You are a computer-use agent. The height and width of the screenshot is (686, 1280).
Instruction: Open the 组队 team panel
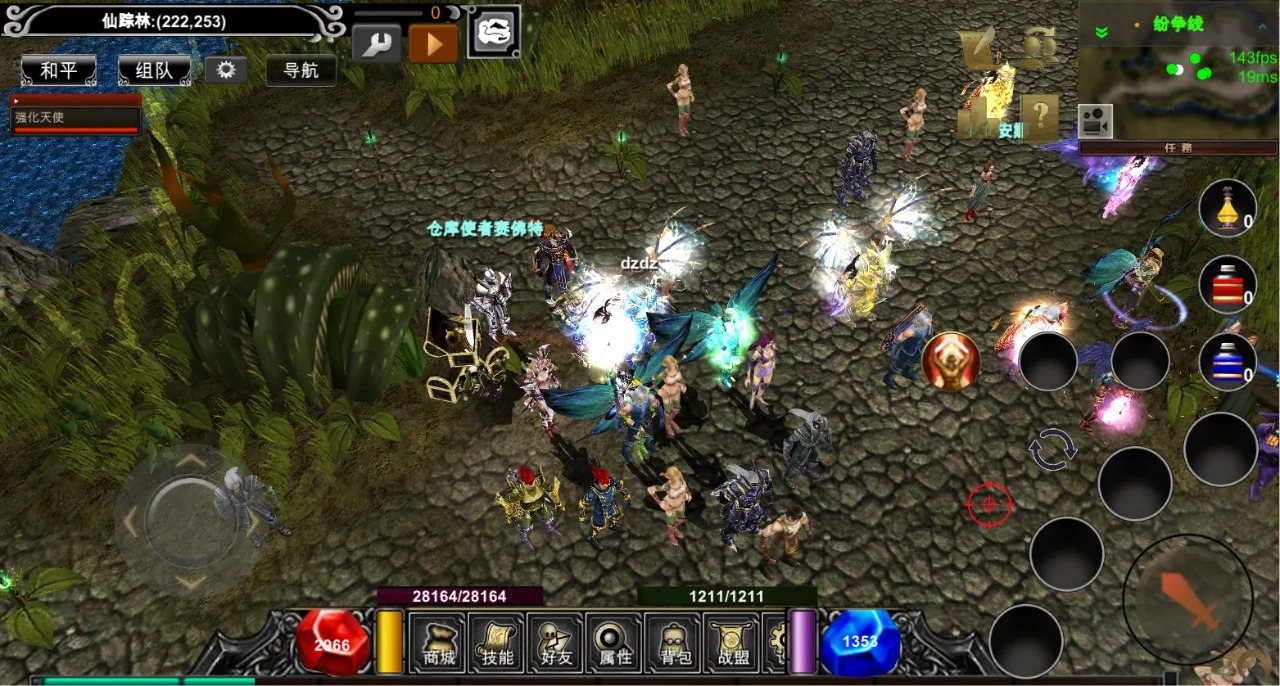[154, 71]
